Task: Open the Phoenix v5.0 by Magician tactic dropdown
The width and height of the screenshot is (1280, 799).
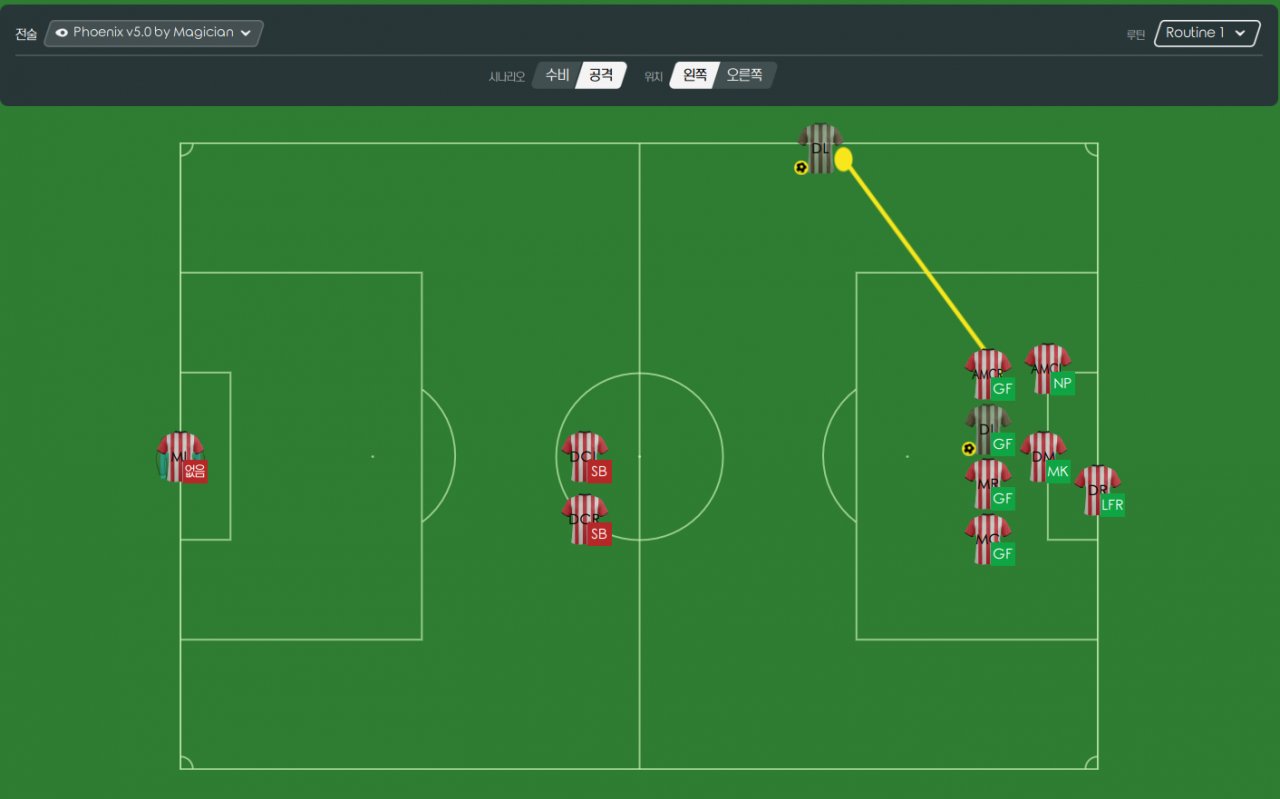Action: (153, 33)
